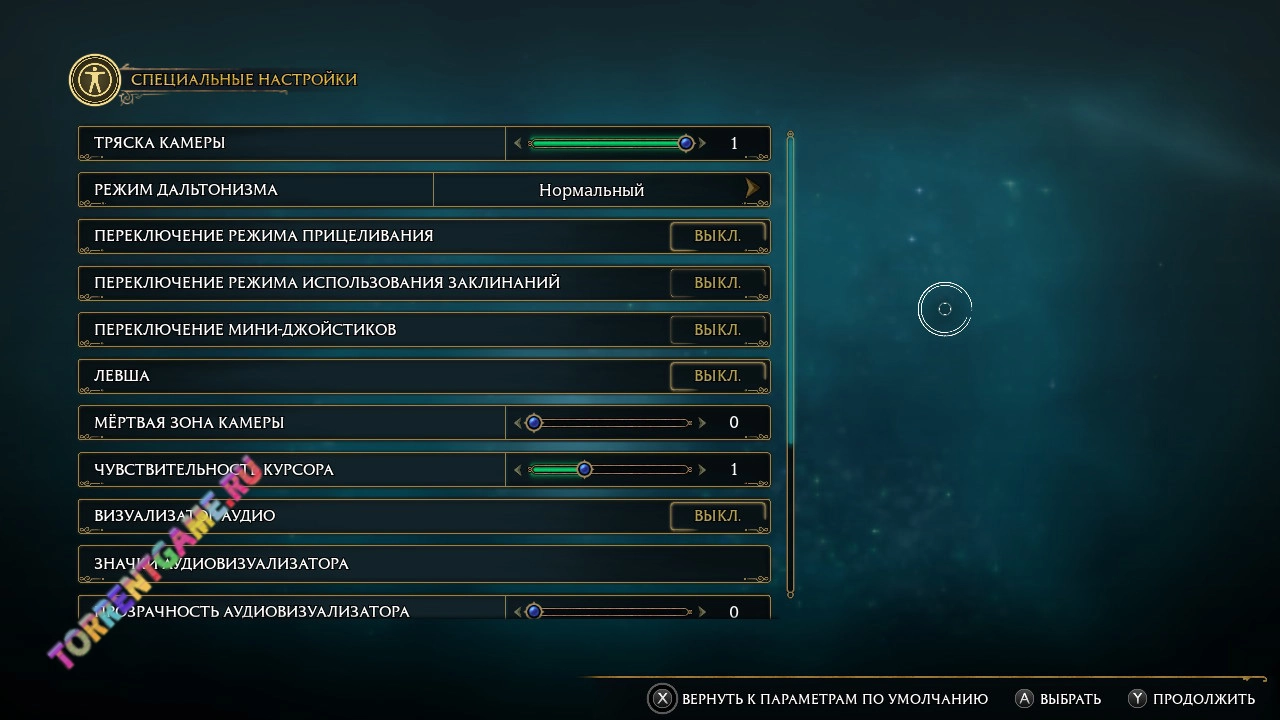Click the Выбрать label
The image size is (1280, 720).
[1070, 699]
